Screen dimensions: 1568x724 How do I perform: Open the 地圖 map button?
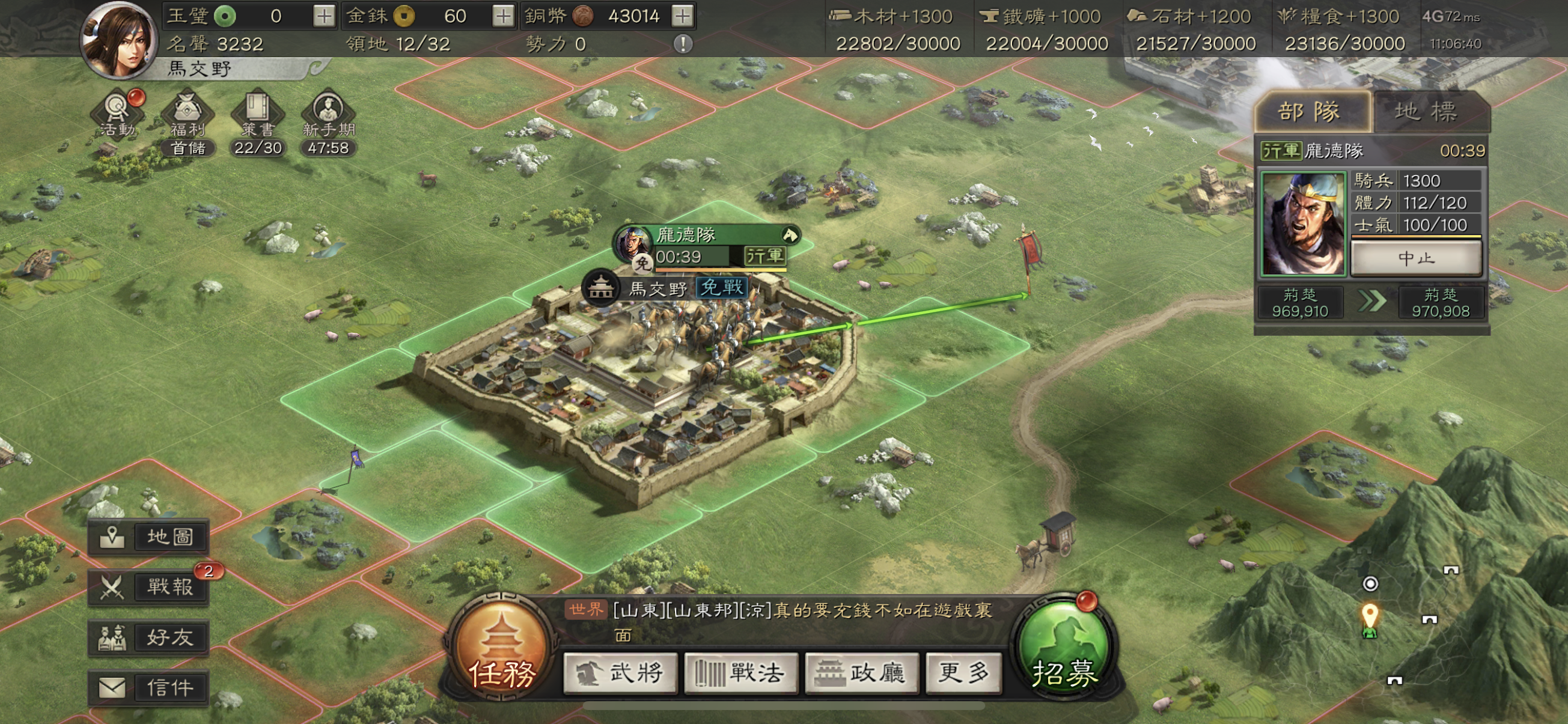click(x=149, y=537)
